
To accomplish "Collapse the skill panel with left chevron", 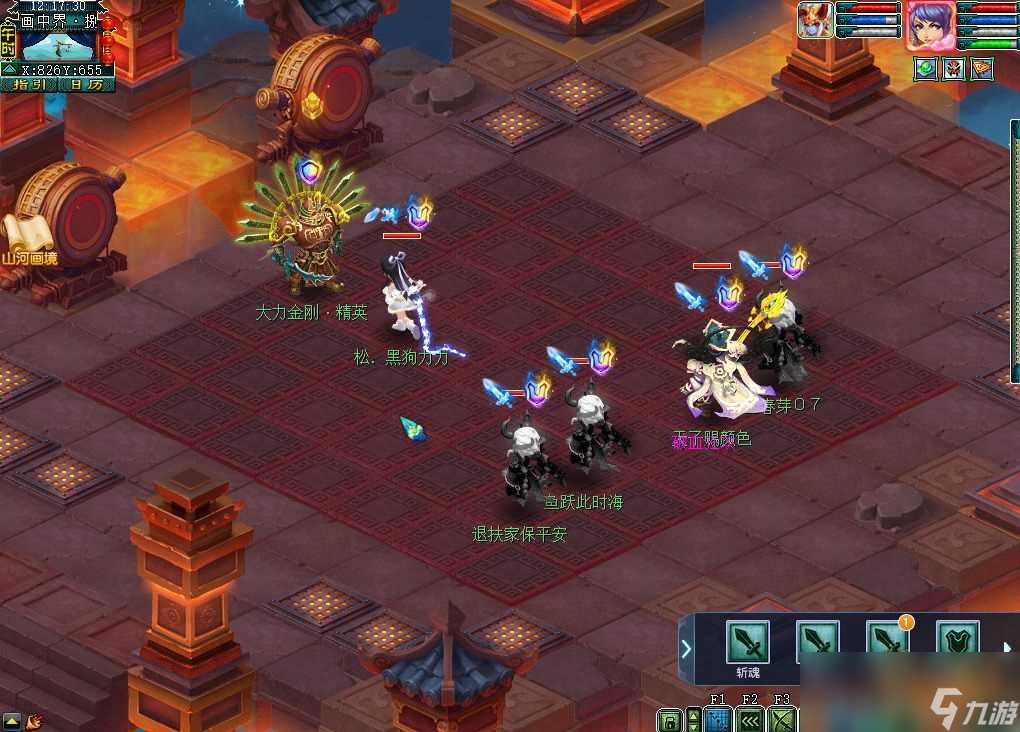I will click(686, 649).
